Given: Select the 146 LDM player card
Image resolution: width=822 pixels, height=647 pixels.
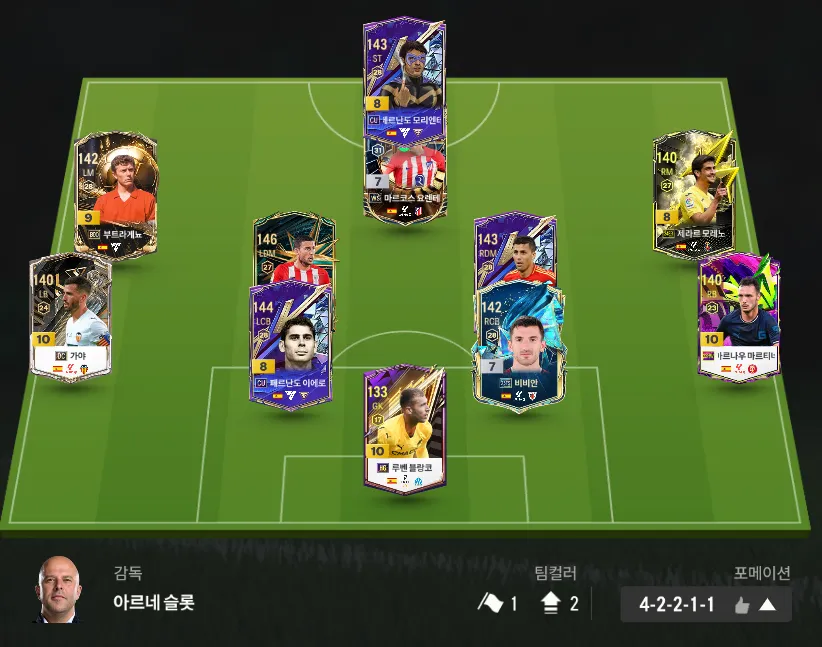Looking at the screenshot, I should (x=292, y=250).
